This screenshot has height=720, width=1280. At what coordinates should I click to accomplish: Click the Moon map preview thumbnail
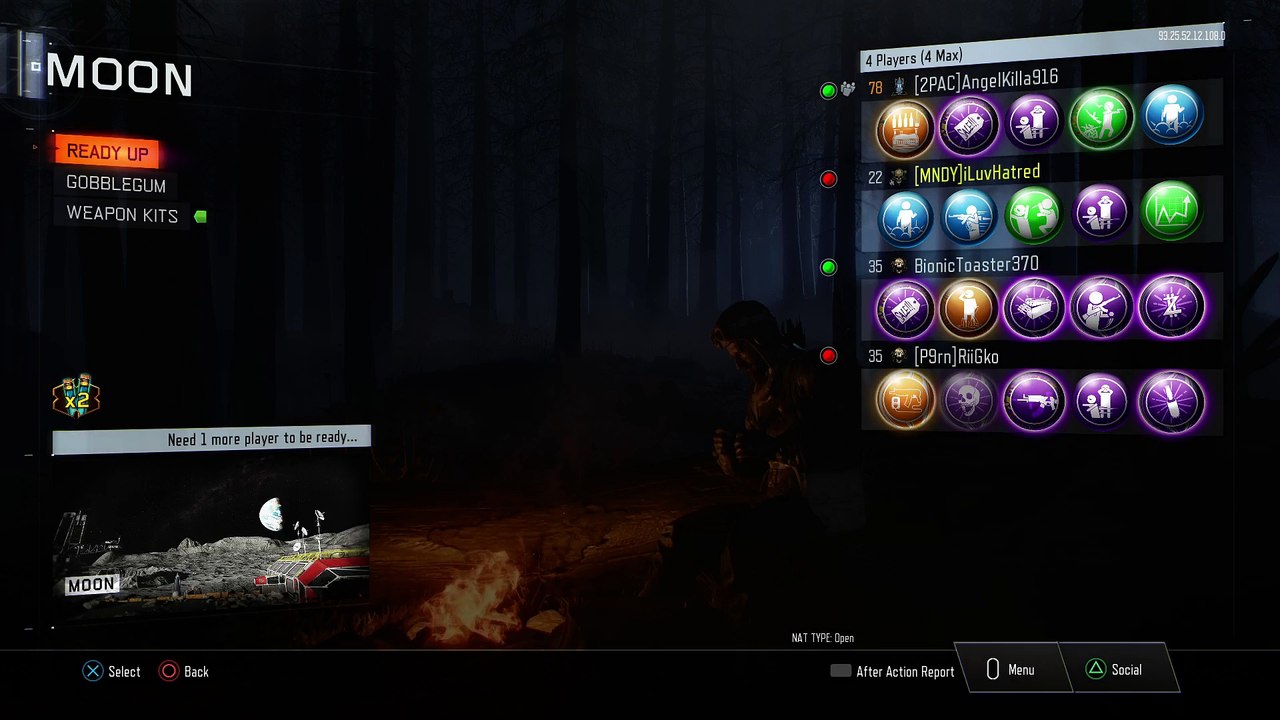(211, 527)
